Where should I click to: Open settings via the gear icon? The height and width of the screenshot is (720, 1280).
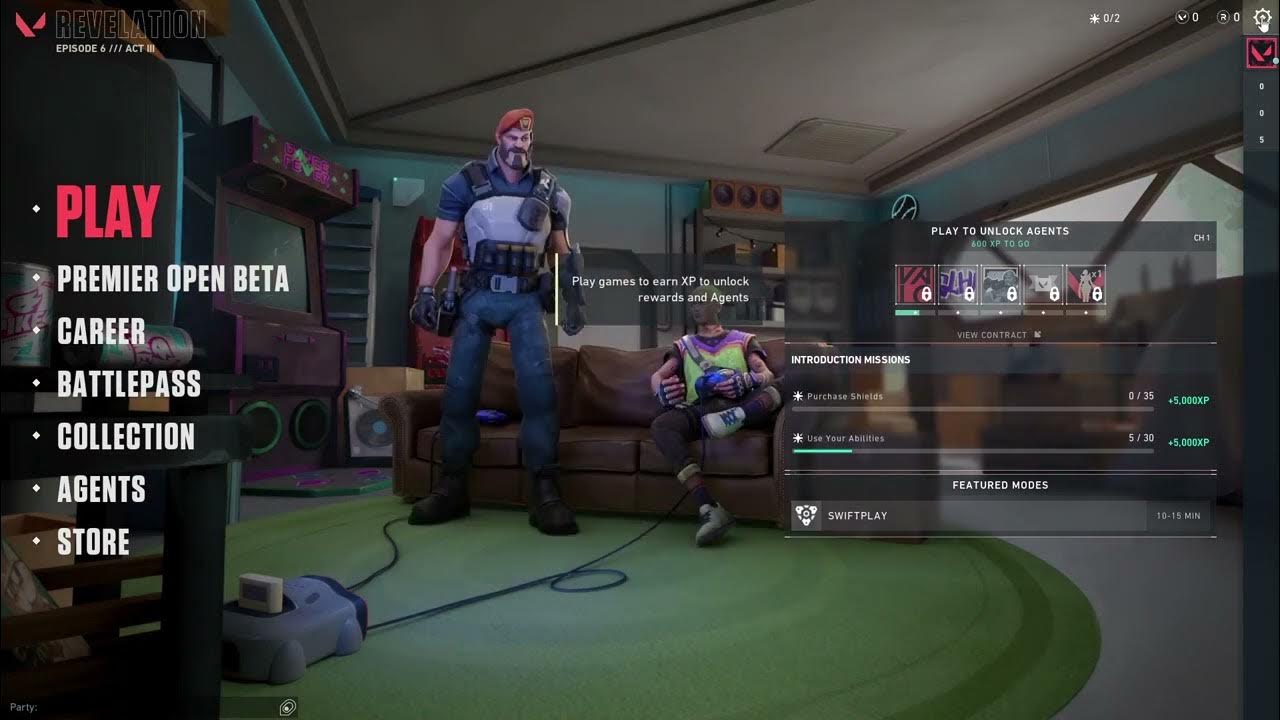point(1262,18)
